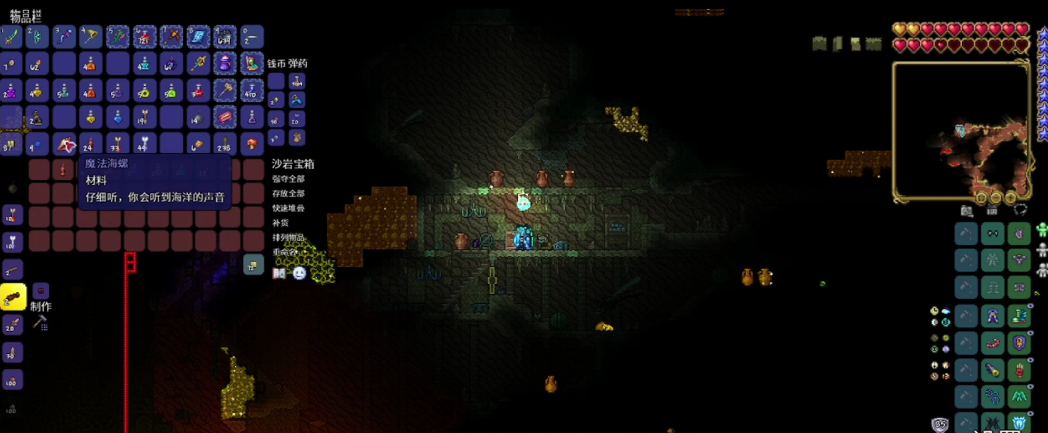Select the spell tome in the hotbar
The width and height of the screenshot is (1048, 433).
(198, 37)
